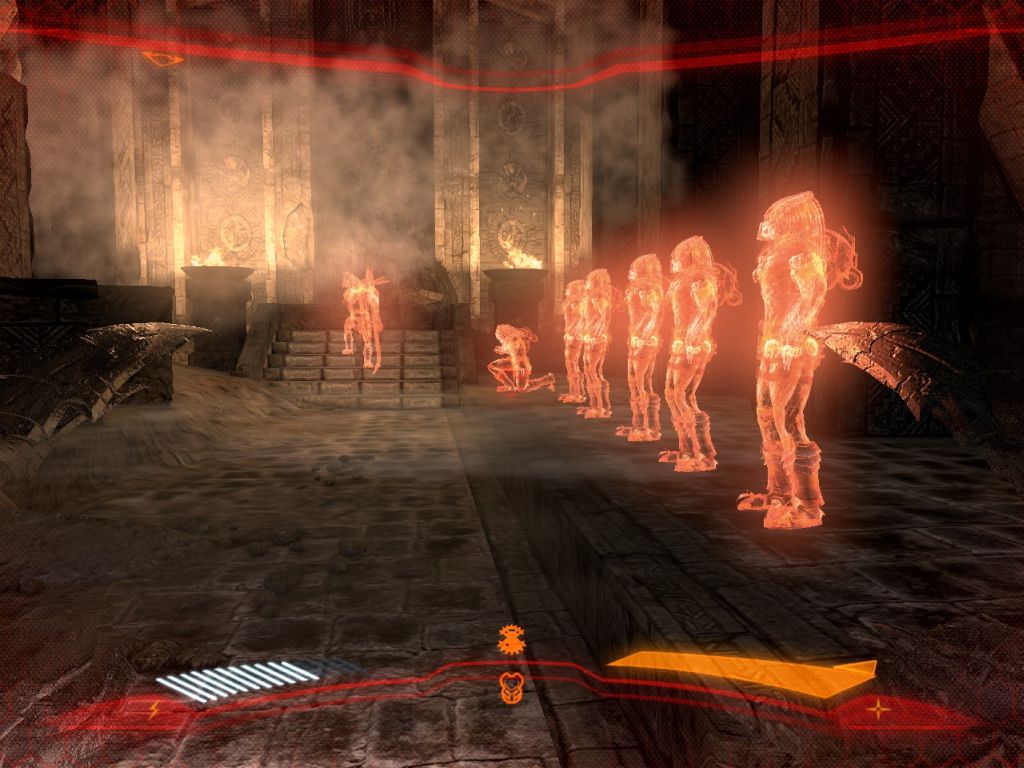Click the lightning bolt energy icon
The width and height of the screenshot is (1024, 768).
153,711
